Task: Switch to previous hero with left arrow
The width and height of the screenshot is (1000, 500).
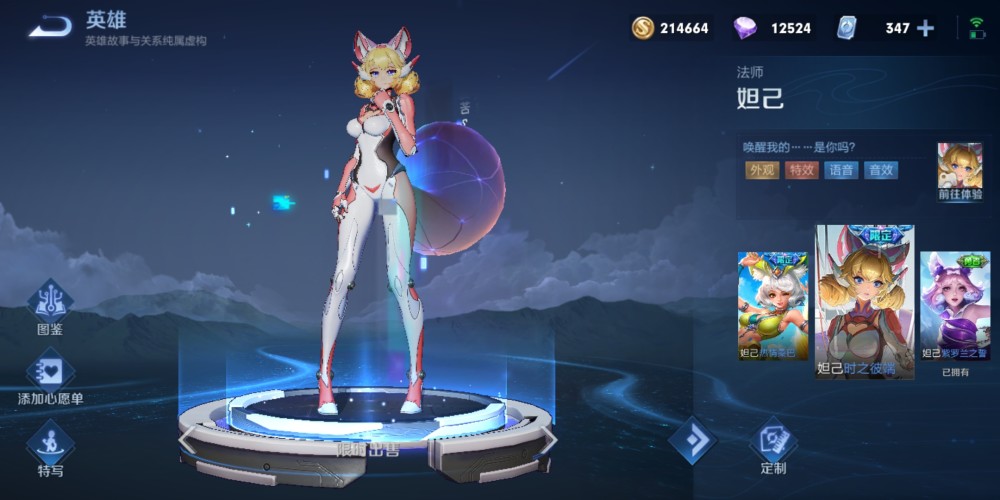Action: [x=187, y=438]
